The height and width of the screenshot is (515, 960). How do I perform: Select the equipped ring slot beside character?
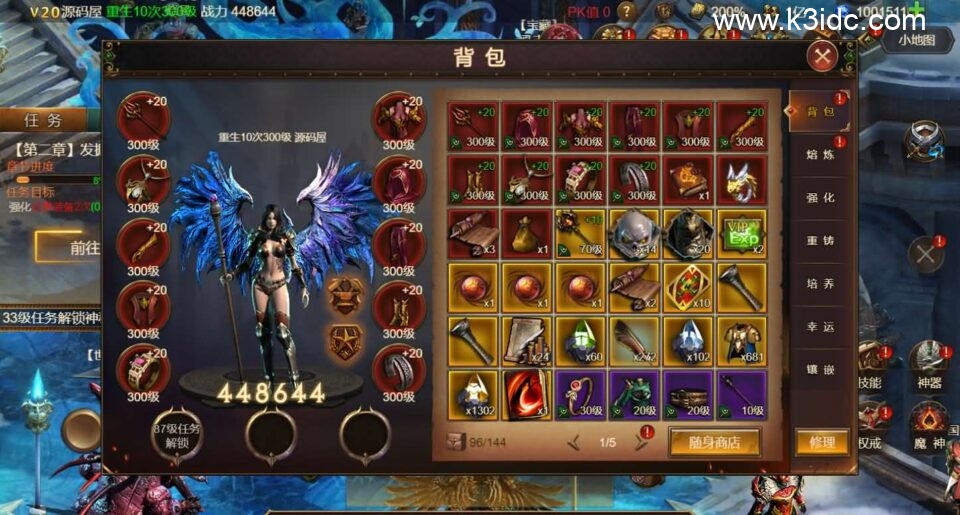click(143, 369)
